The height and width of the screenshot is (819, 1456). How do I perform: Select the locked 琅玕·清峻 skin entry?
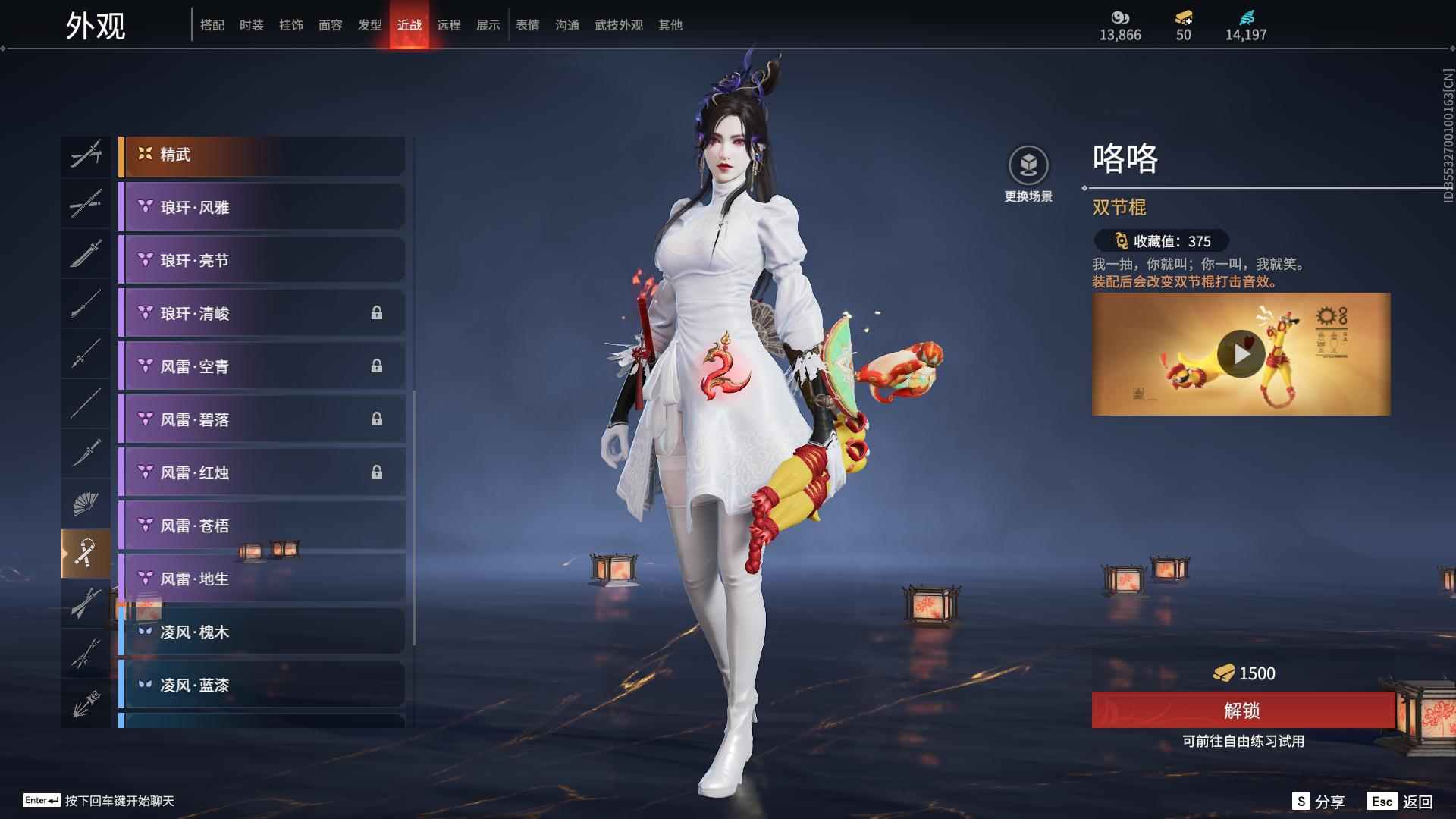pyautogui.click(x=262, y=313)
